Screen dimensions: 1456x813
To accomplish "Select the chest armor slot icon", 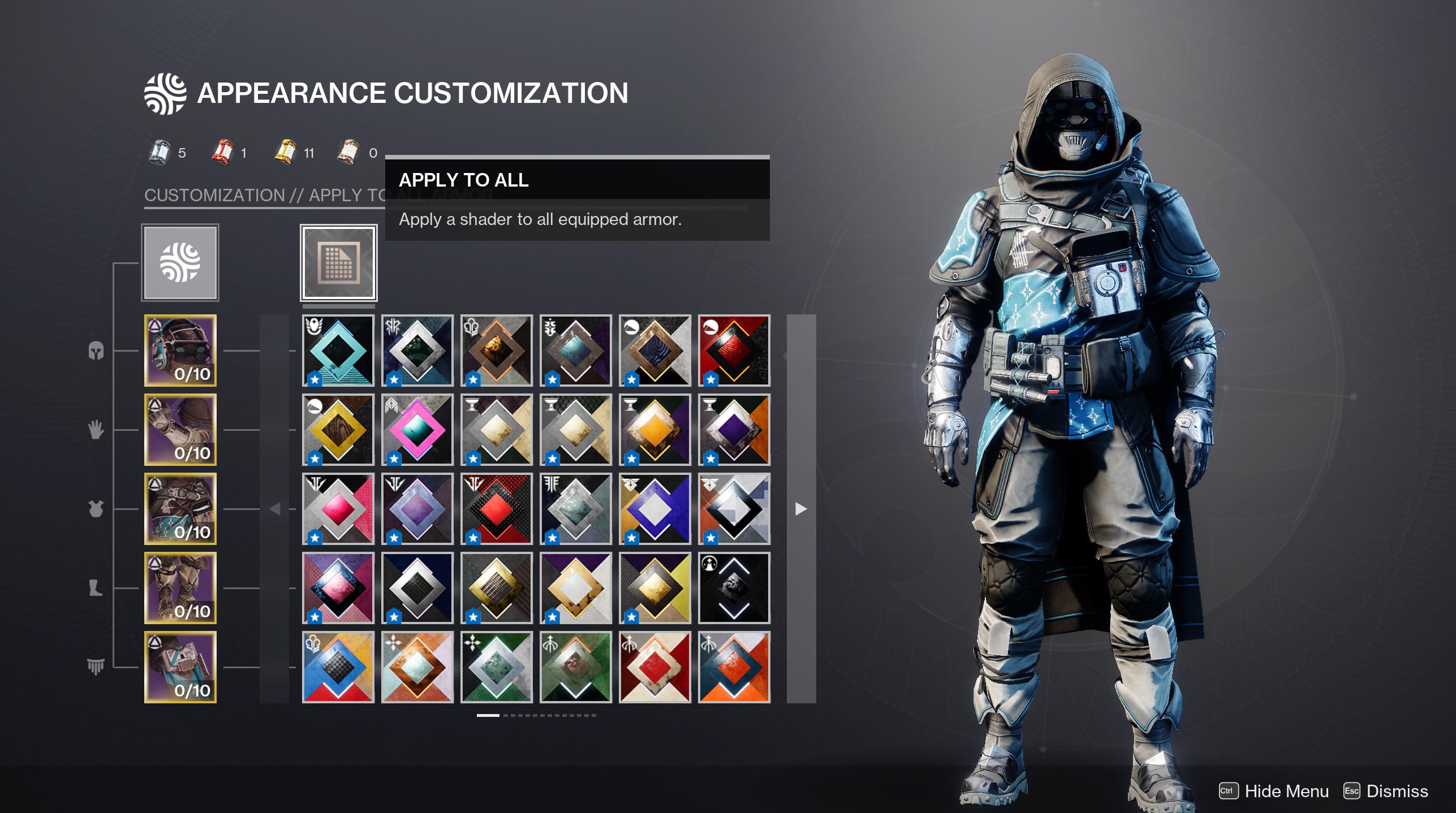I will pos(96,509).
